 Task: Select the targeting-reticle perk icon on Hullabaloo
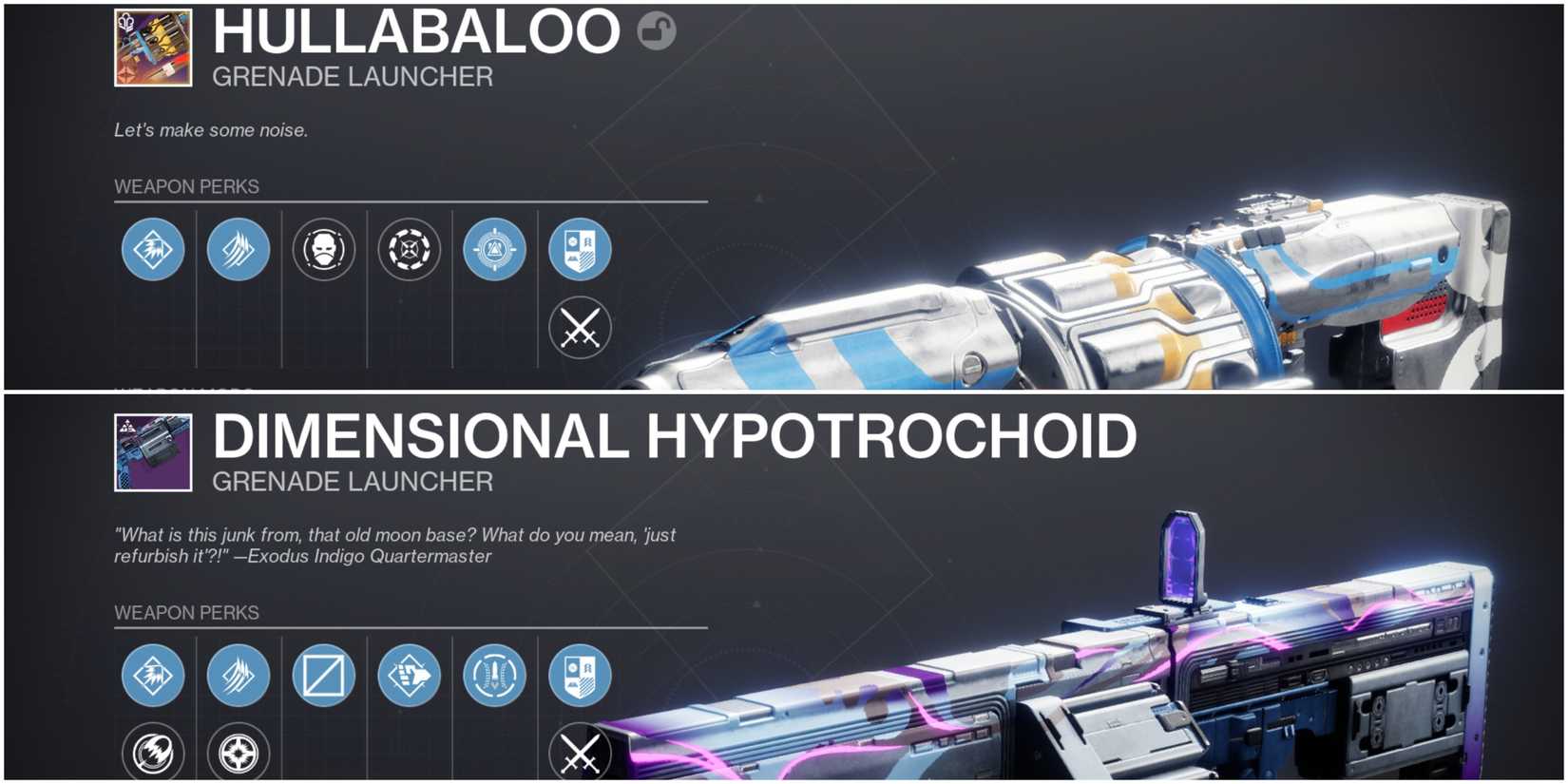(x=495, y=249)
